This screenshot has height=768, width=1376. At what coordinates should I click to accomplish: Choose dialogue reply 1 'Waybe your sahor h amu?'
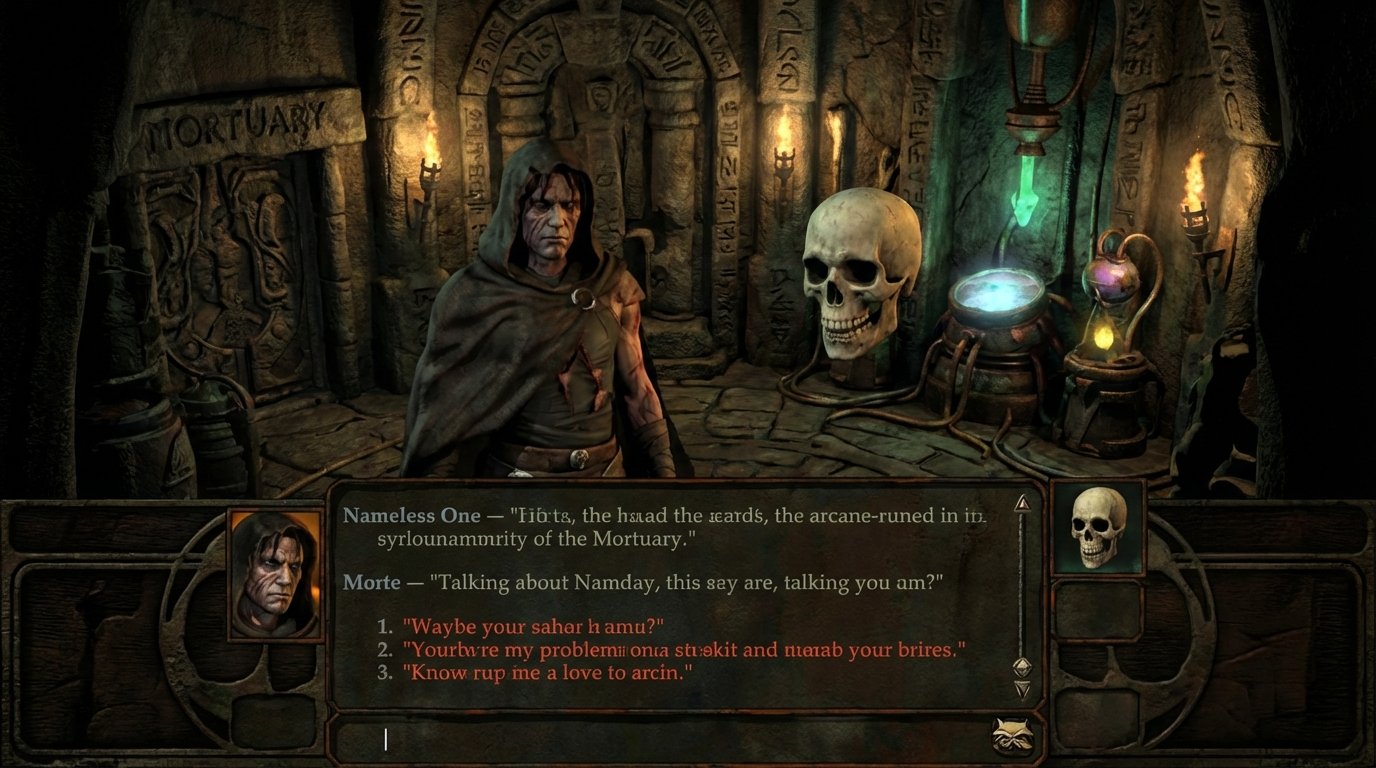pyautogui.click(x=530, y=626)
